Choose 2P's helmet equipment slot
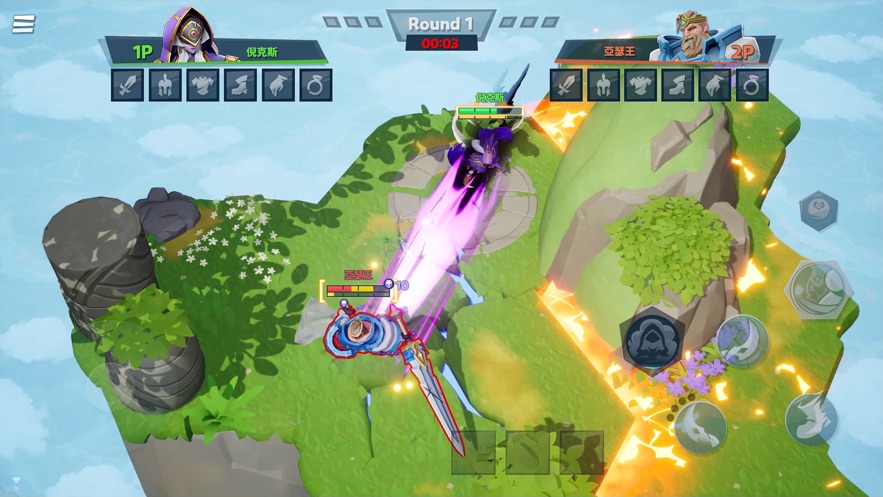Screen dimensions: 883x497 pyautogui.click(x=603, y=85)
